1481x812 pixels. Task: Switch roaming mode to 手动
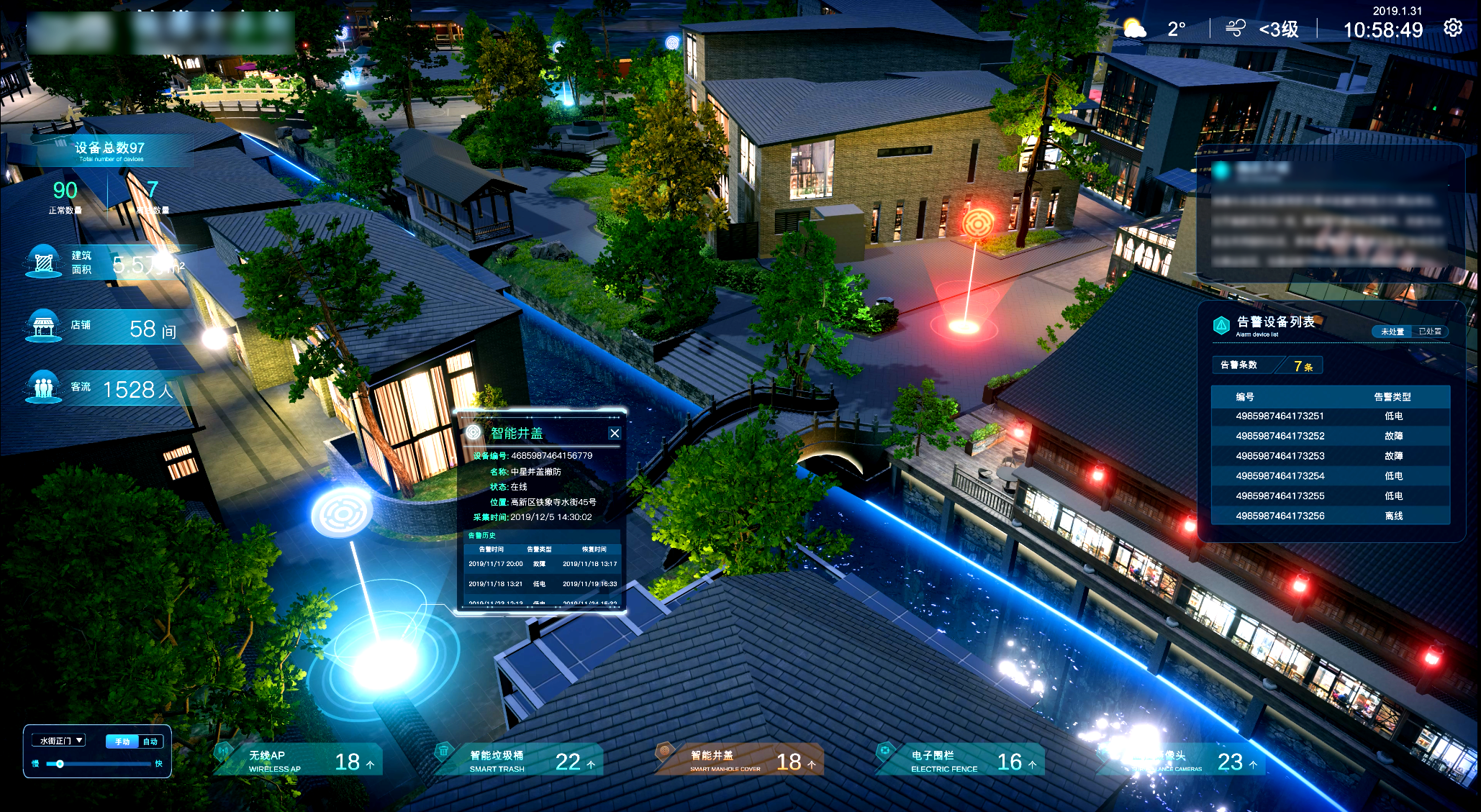(122, 742)
